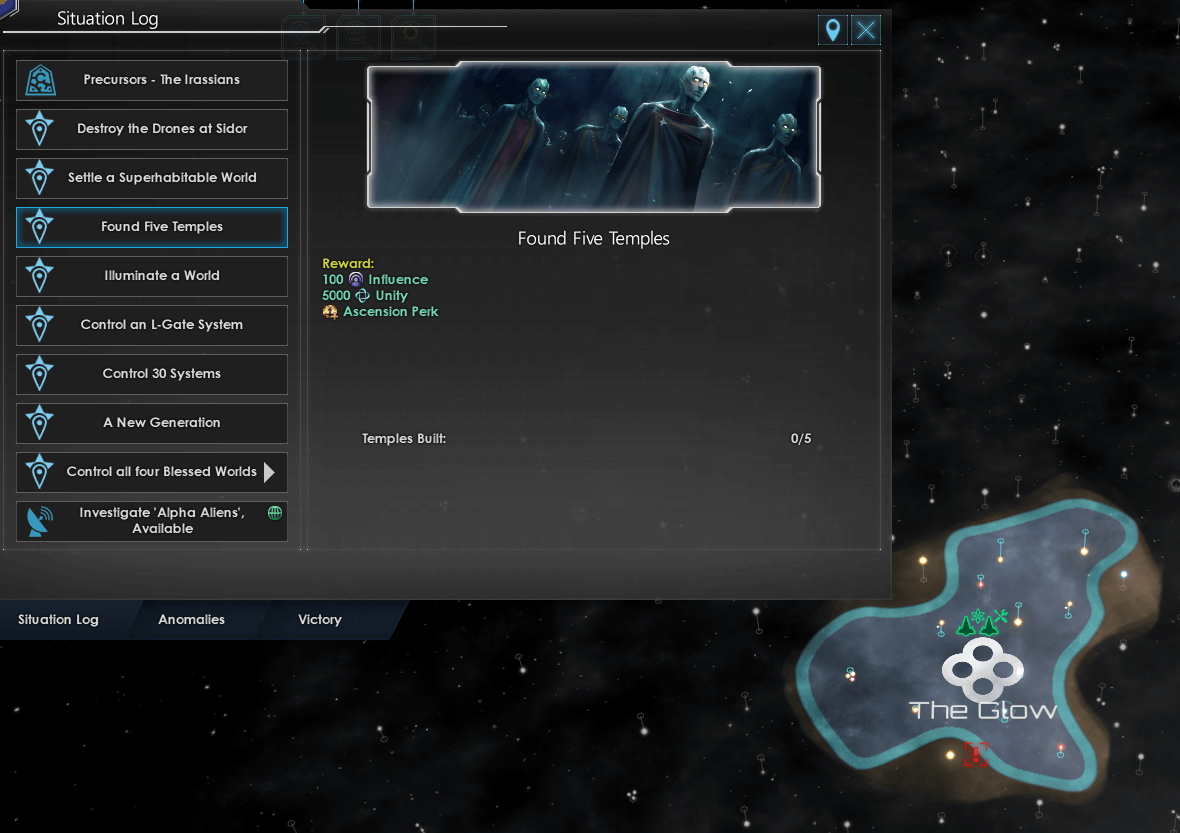
Task: Choose Settle a Superhabitable World entry
Action: click(152, 178)
